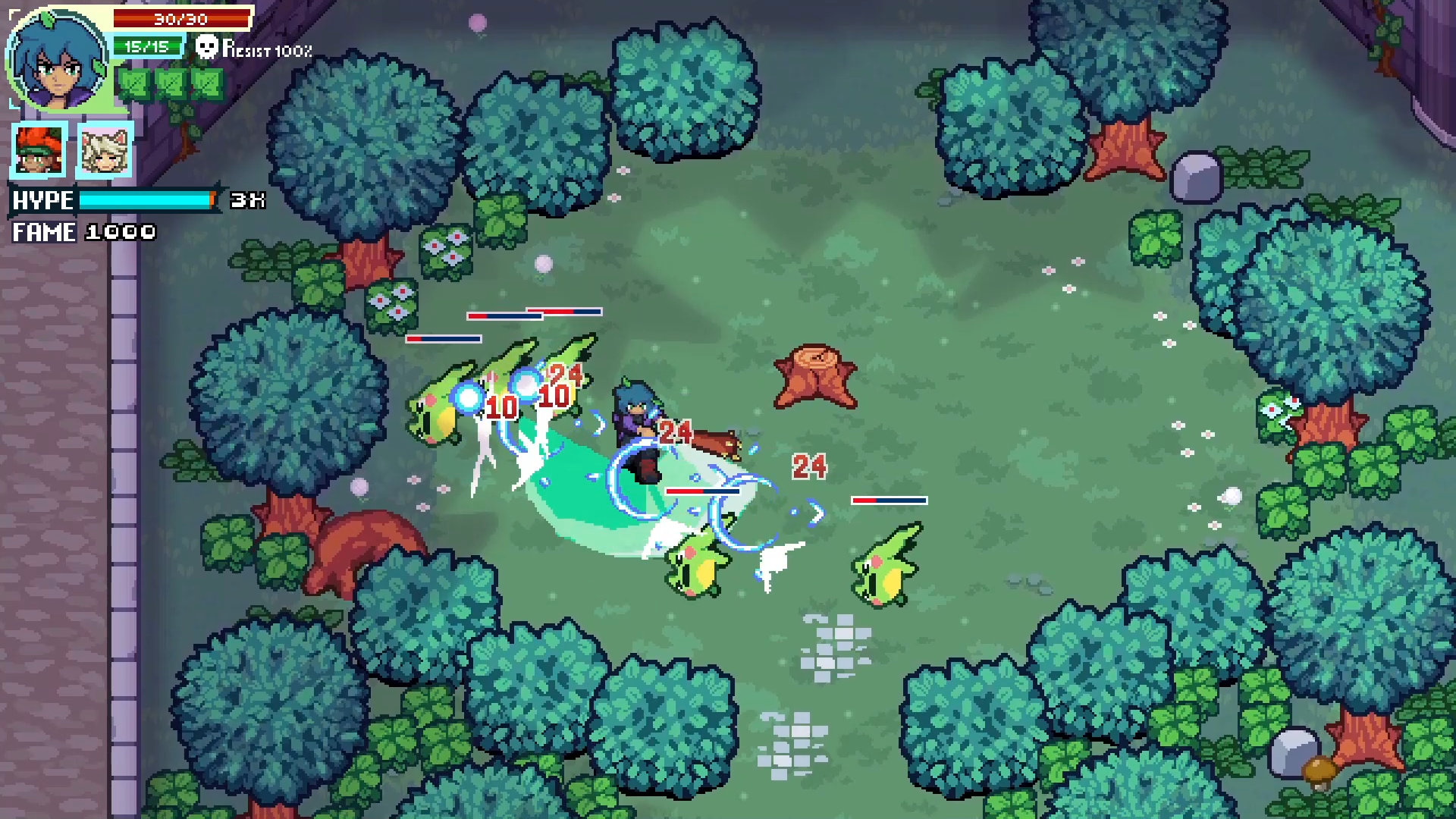Select the HYPE label text
1456x819 pixels.
point(42,201)
